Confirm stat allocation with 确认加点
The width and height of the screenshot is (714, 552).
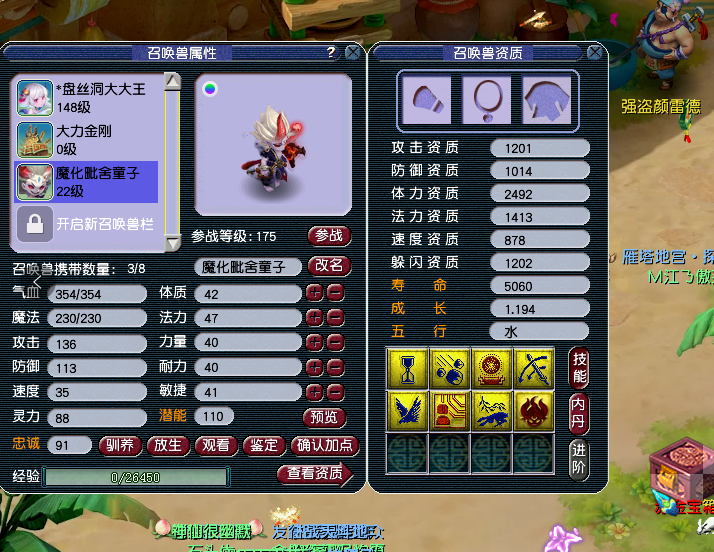pos(324,445)
